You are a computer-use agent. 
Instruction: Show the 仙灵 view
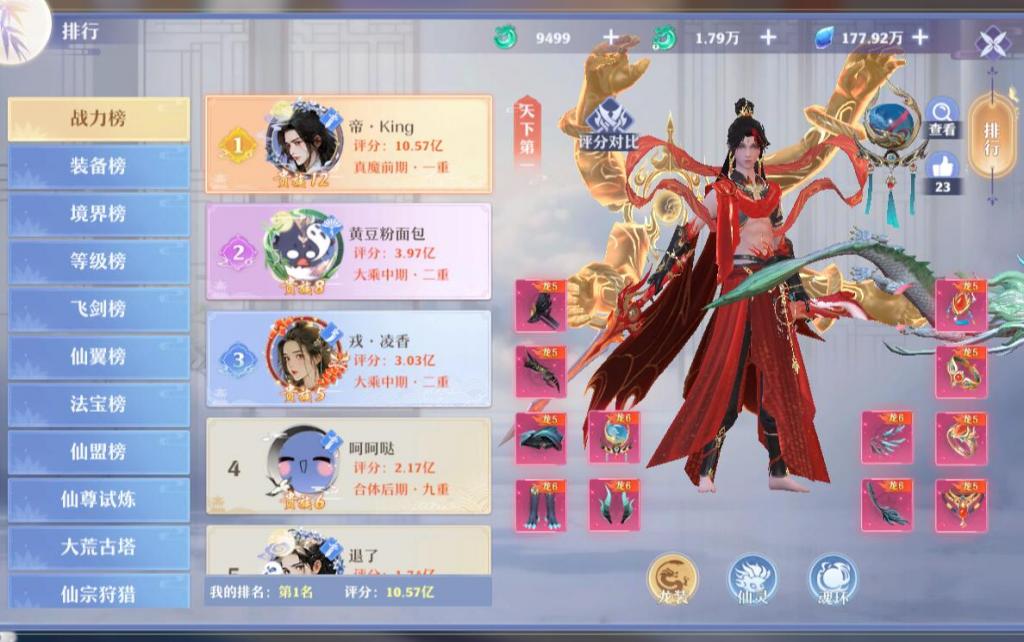pos(752,580)
